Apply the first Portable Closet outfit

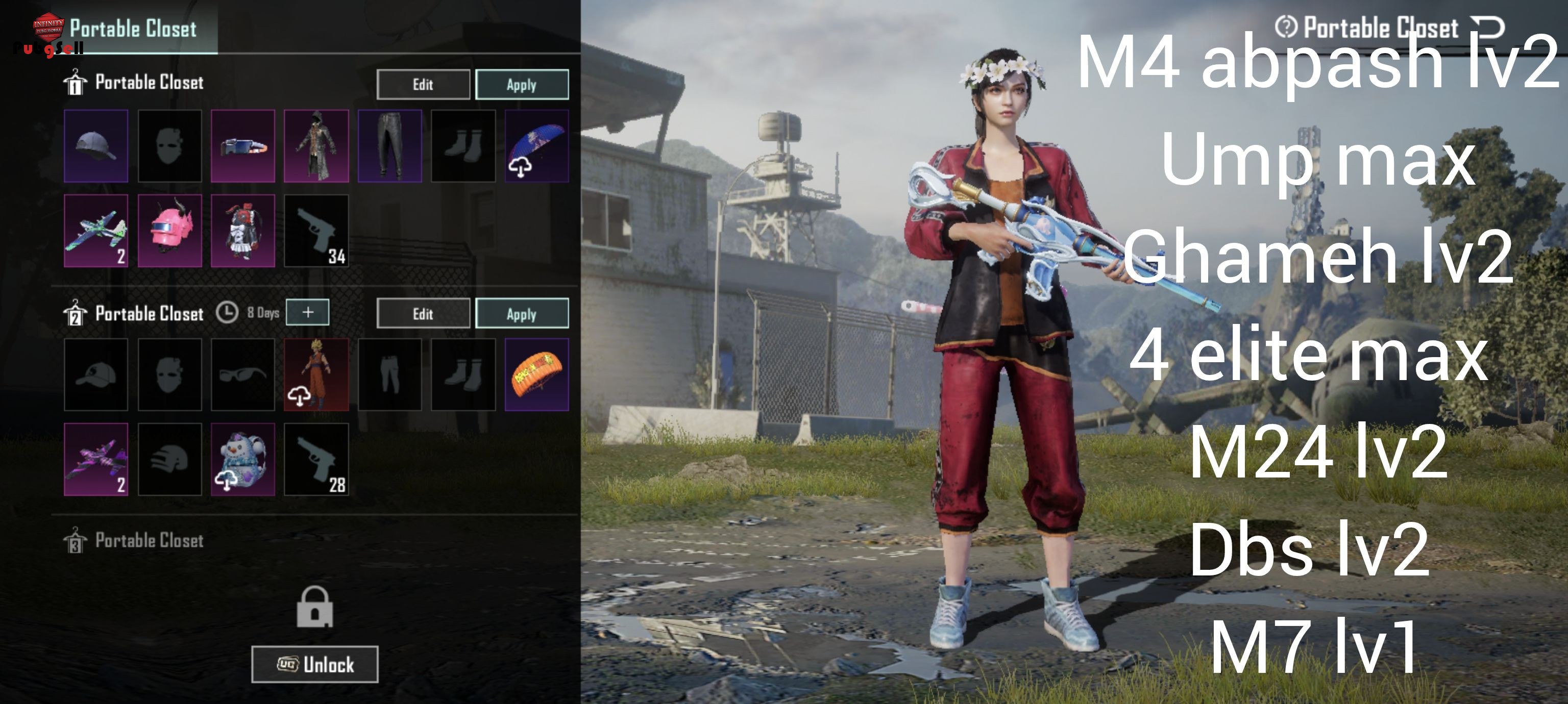[x=522, y=84]
